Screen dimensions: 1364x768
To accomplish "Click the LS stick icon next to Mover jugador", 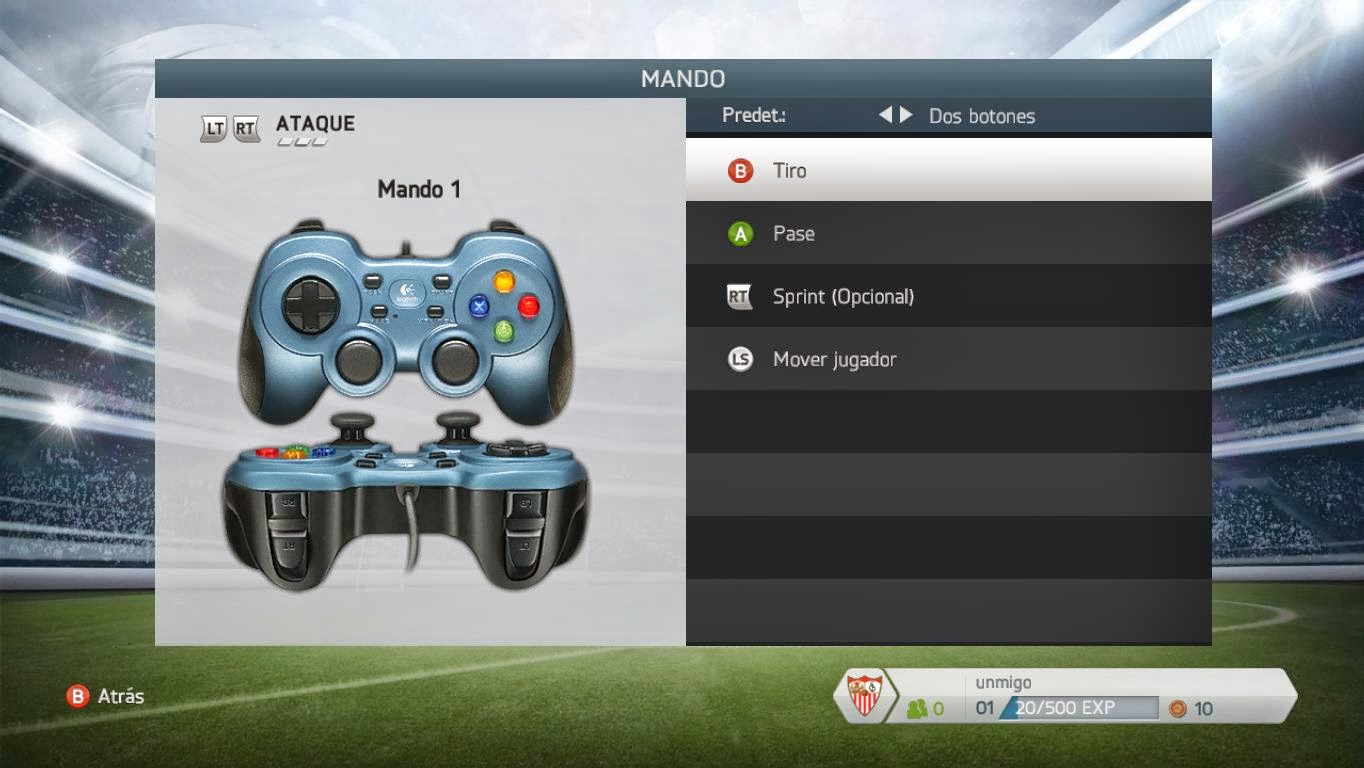I will pos(739,359).
